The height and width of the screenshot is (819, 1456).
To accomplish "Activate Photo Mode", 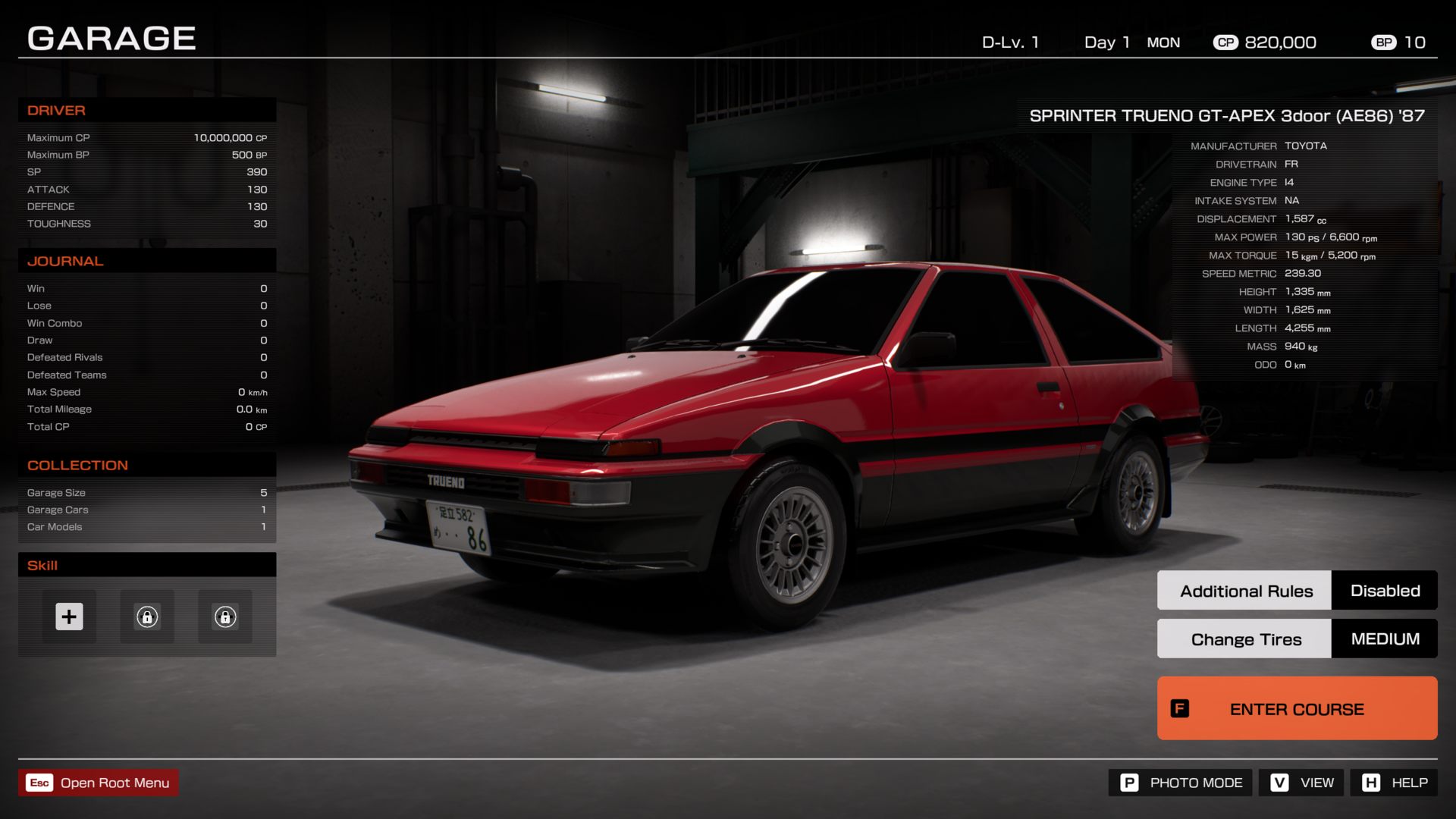I will pyautogui.click(x=1182, y=783).
